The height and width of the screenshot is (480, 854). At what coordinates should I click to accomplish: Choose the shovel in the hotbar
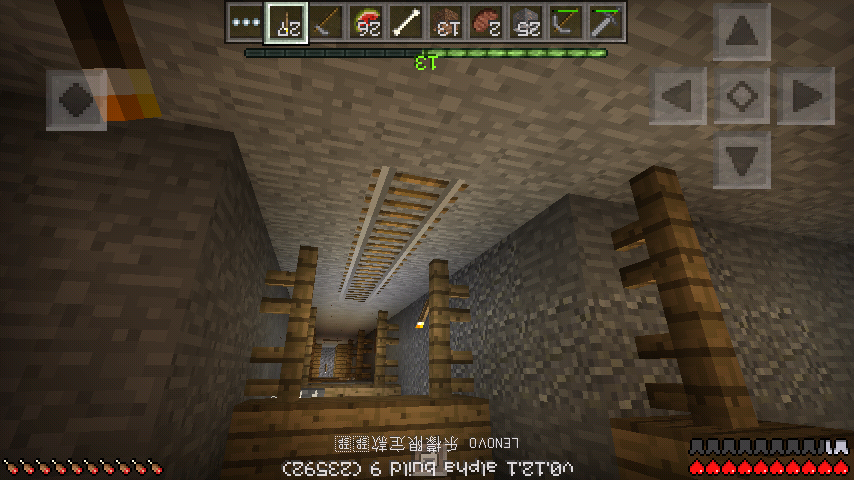point(327,21)
